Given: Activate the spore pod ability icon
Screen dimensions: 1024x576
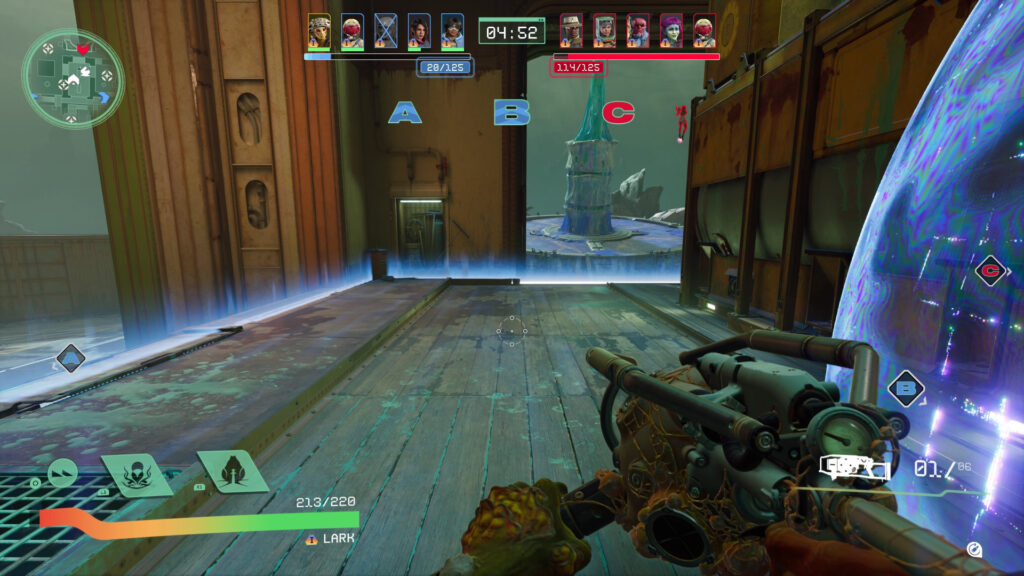Looking at the screenshot, I should pos(233,471).
